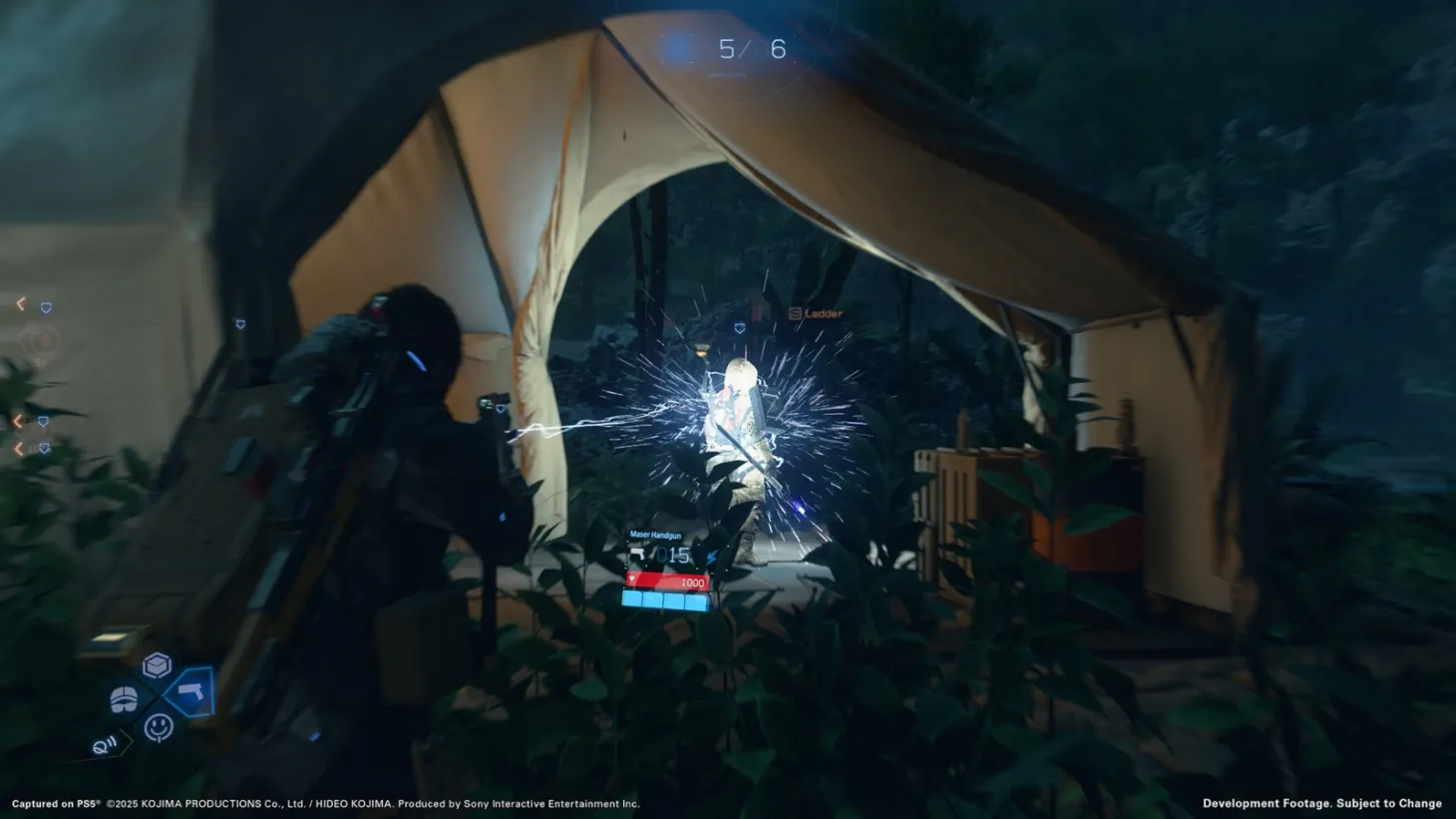Click the smiley face social icon

point(159,728)
